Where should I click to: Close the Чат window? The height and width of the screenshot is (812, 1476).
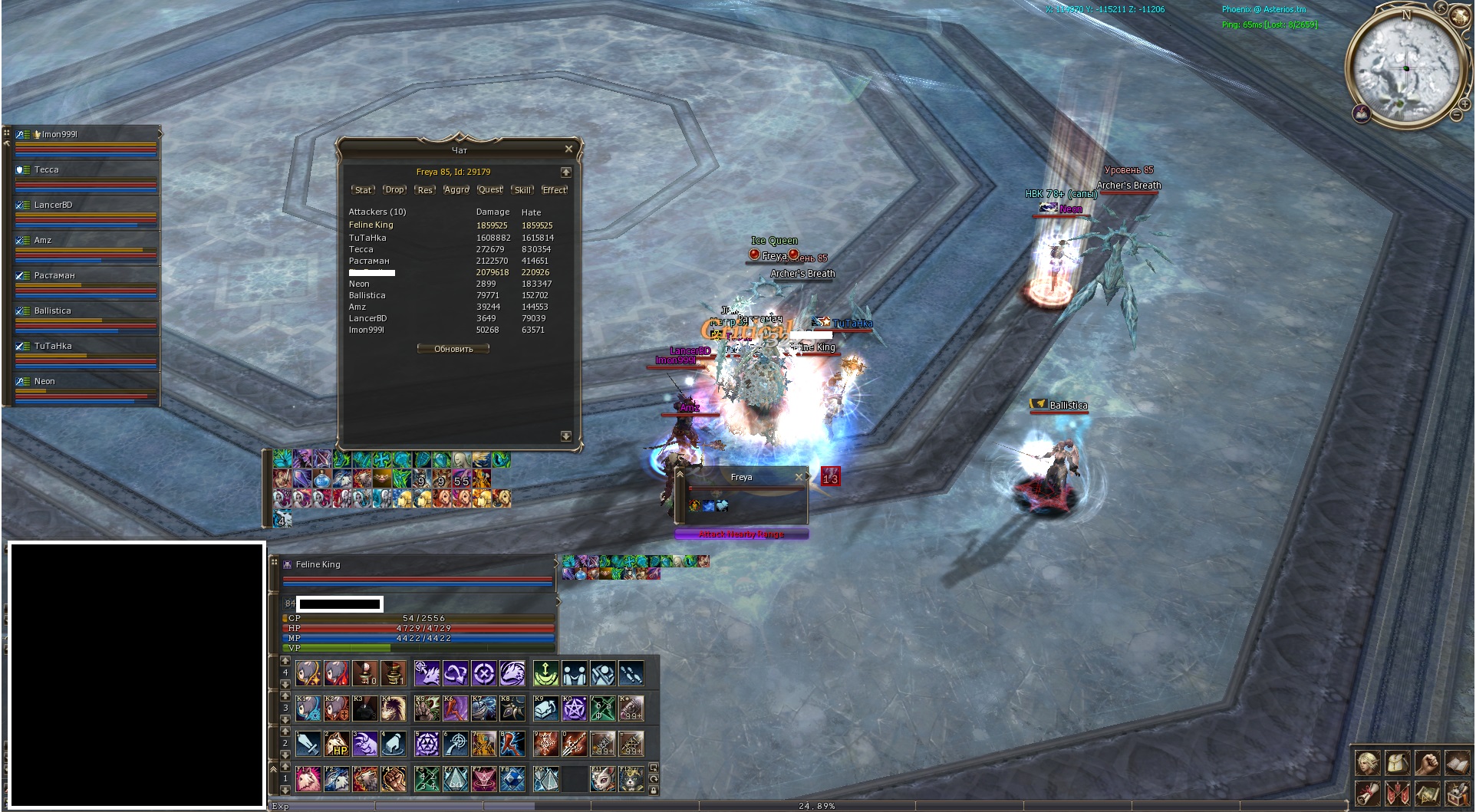pyautogui.click(x=568, y=149)
